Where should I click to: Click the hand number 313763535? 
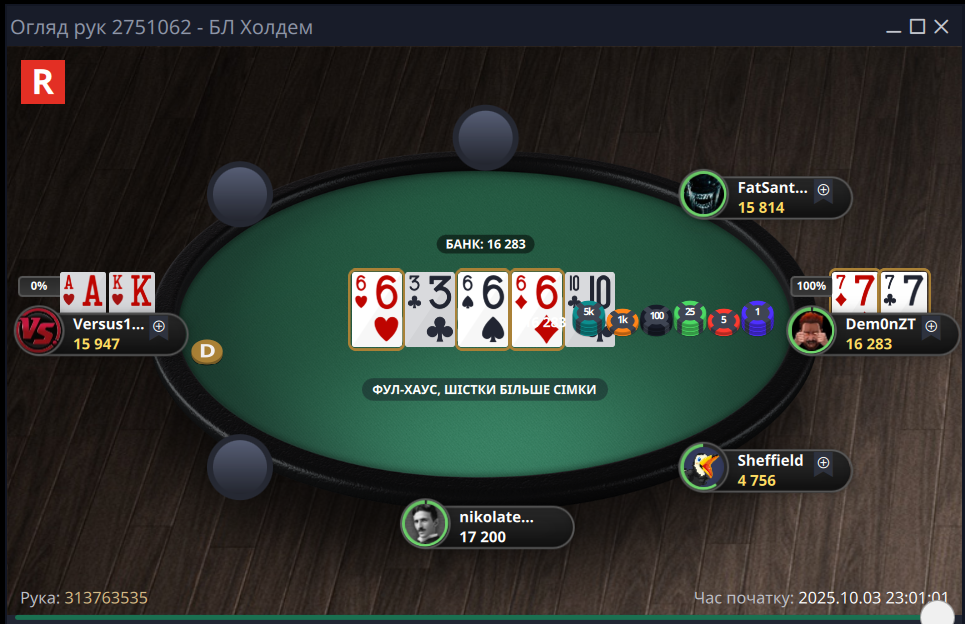click(106, 598)
